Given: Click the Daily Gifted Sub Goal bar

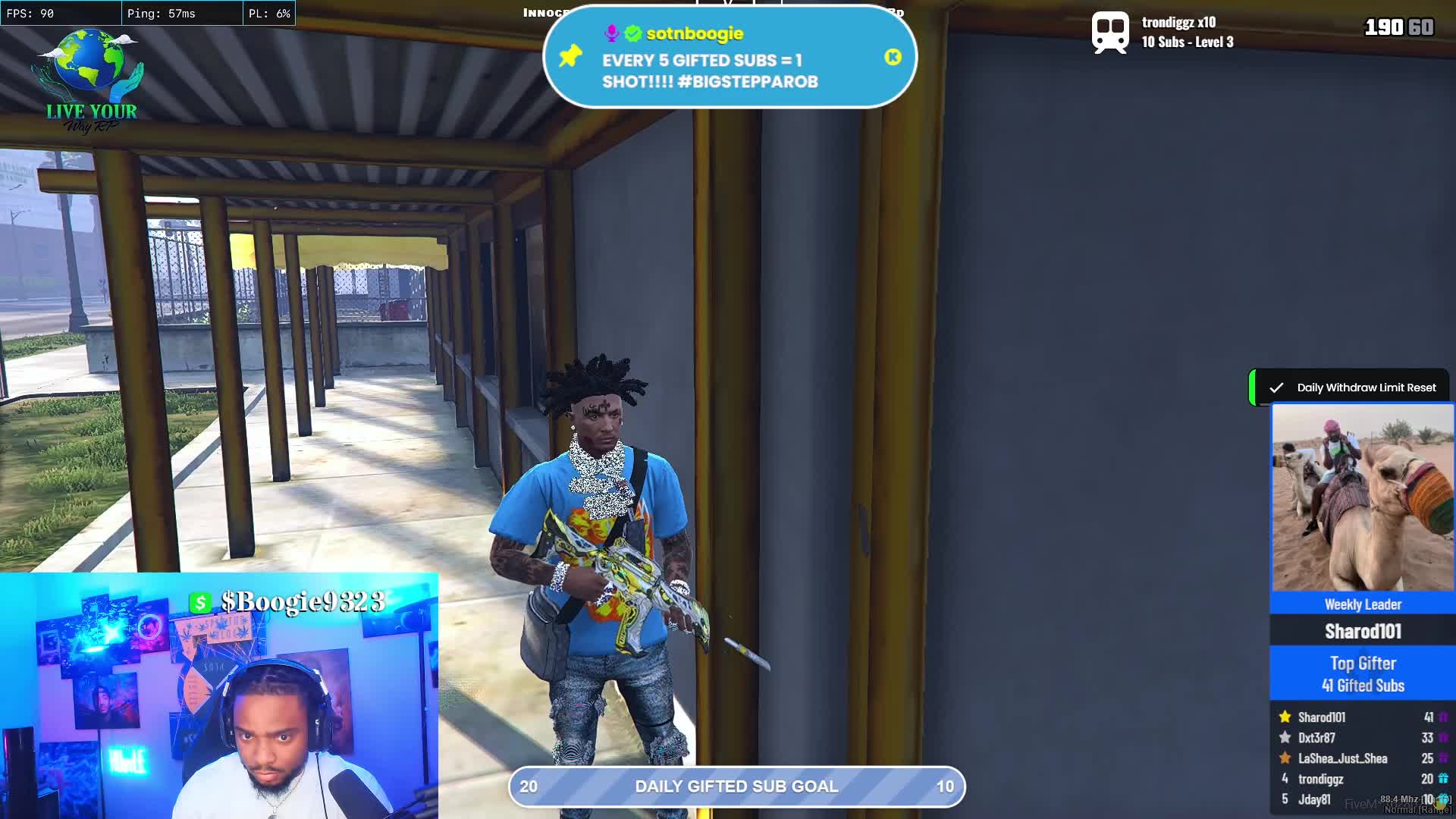Looking at the screenshot, I should (736, 786).
